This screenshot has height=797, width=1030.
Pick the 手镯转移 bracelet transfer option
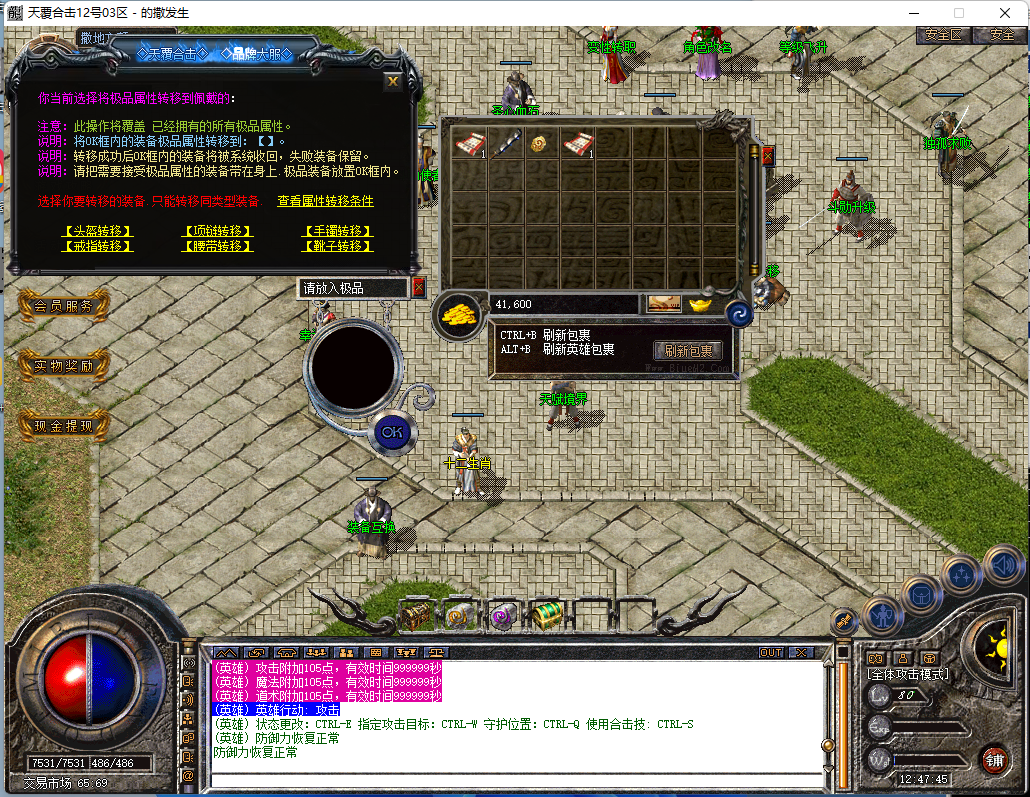(x=338, y=231)
